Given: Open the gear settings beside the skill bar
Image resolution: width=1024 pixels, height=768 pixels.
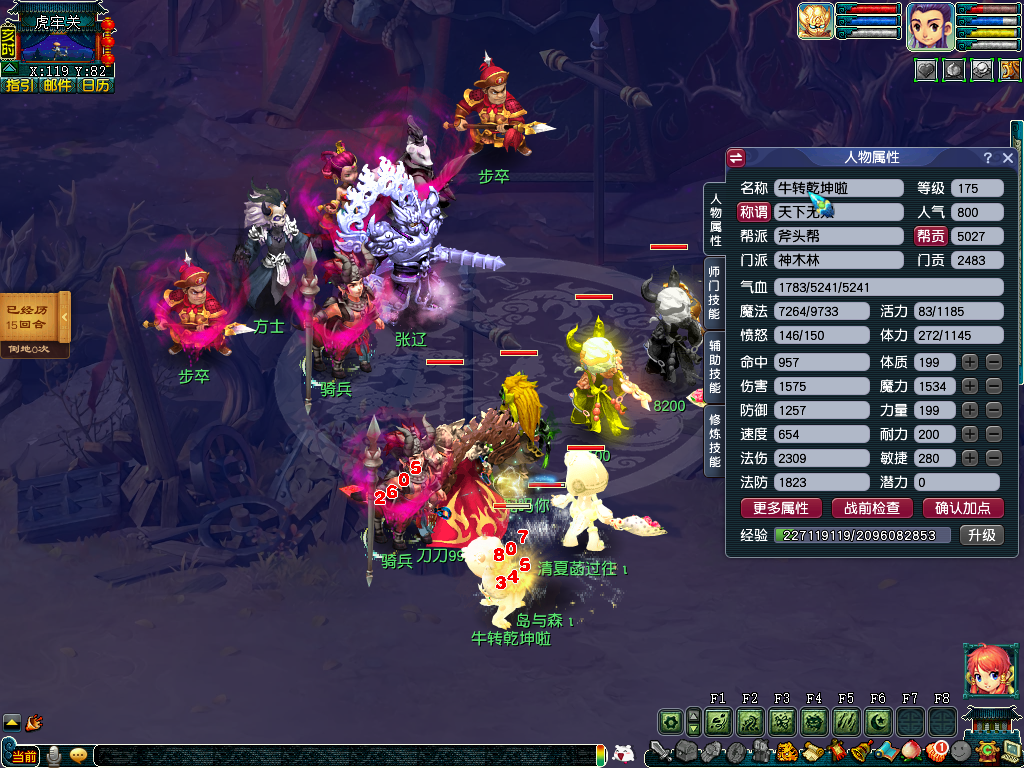Looking at the screenshot, I should 670,721.
